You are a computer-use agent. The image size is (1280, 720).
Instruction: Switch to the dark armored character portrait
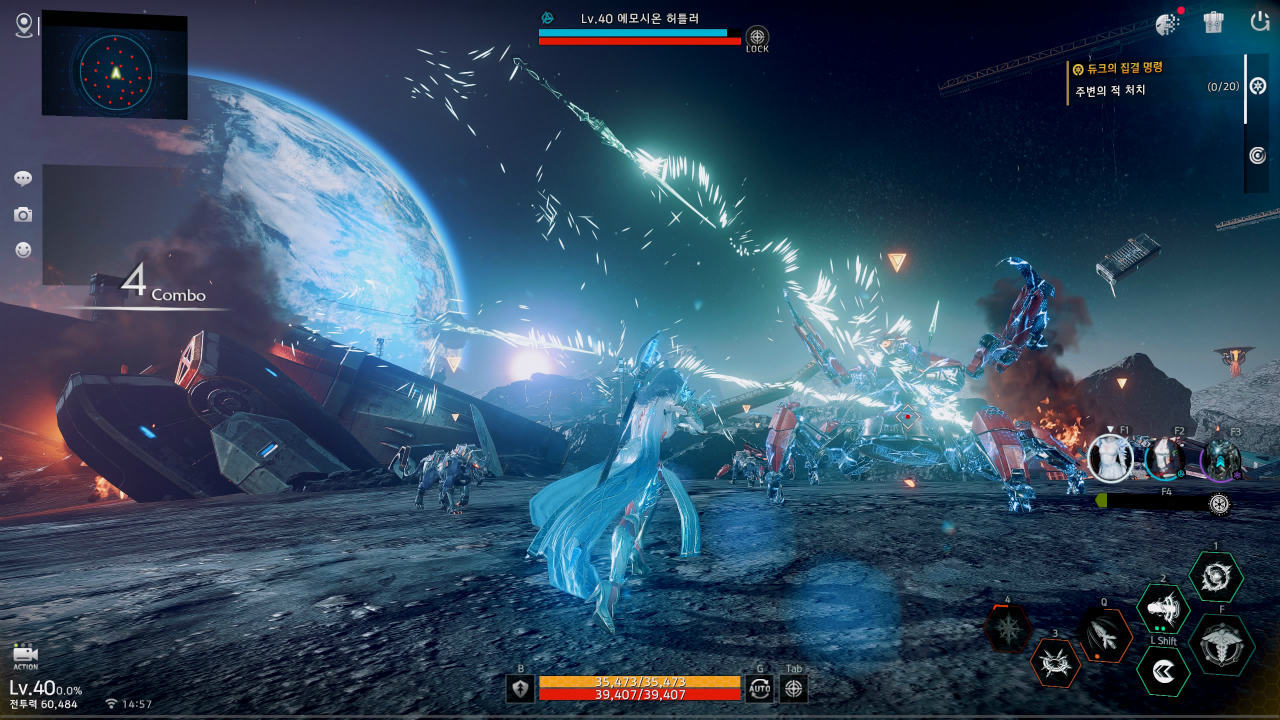click(x=1220, y=459)
